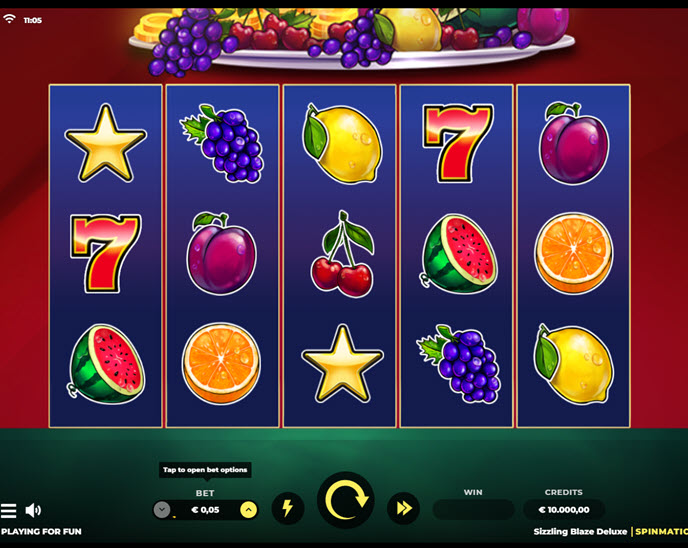This screenshot has width=688, height=548.
Task: Open the hamburger menu
Action: [x=9, y=510]
